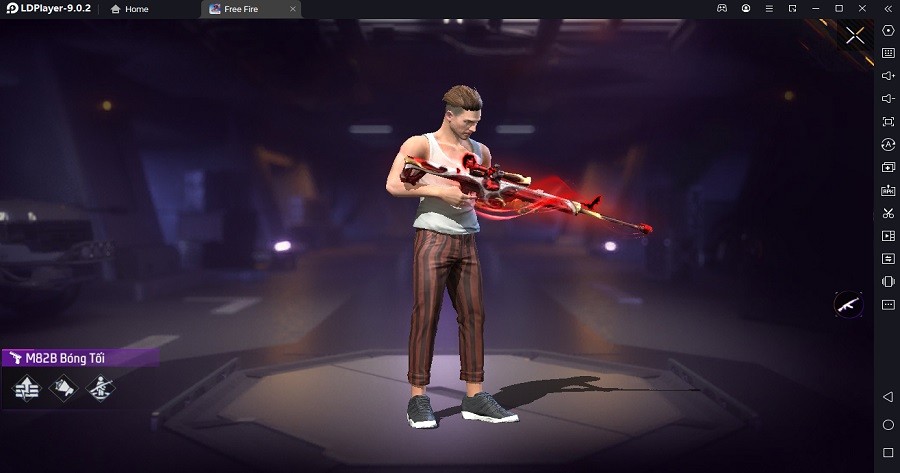Click the Android home circle button
This screenshot has height=473, width=900.
[888, 425]
